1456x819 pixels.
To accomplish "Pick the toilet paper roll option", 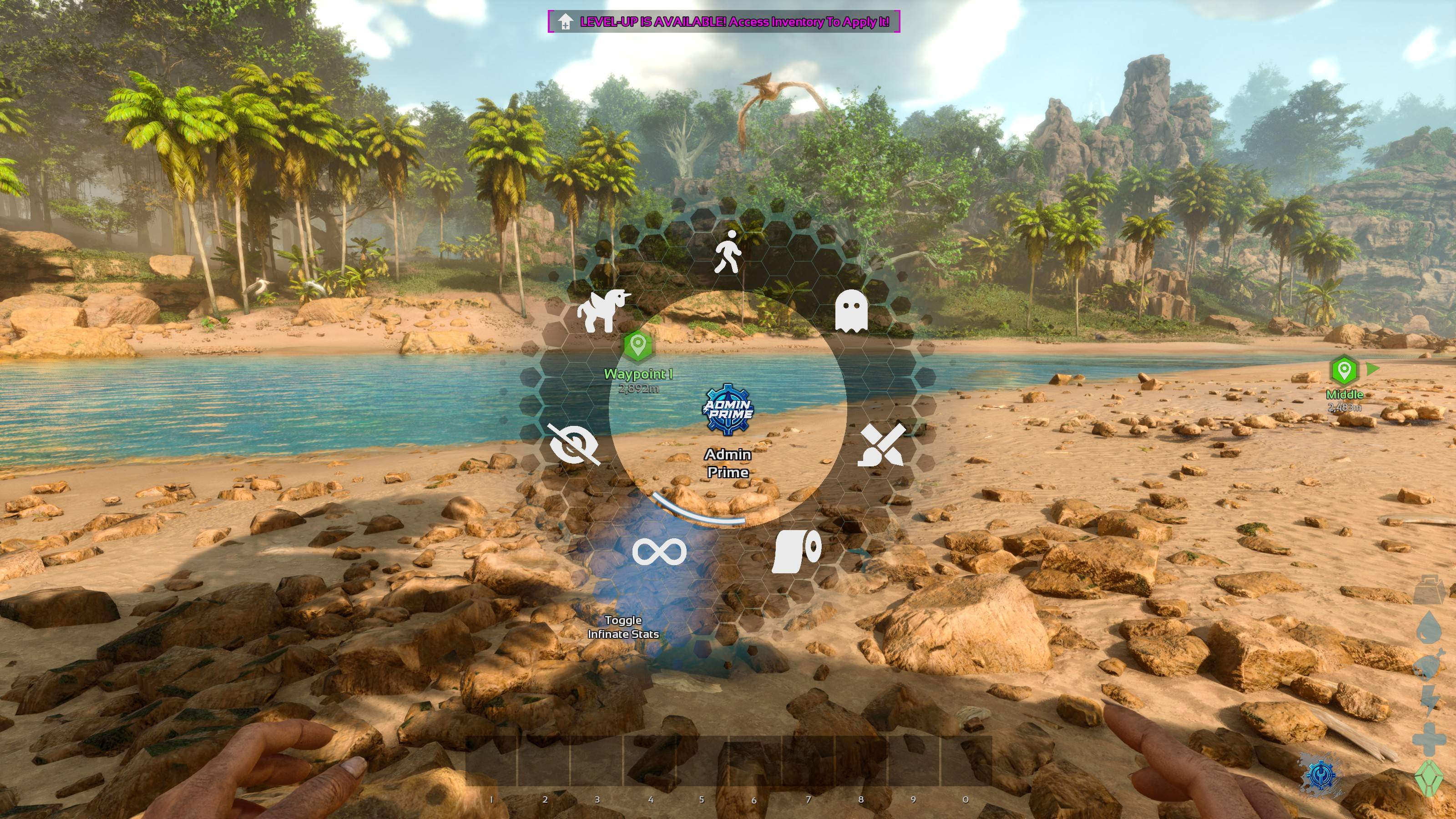I will point(796,551).
